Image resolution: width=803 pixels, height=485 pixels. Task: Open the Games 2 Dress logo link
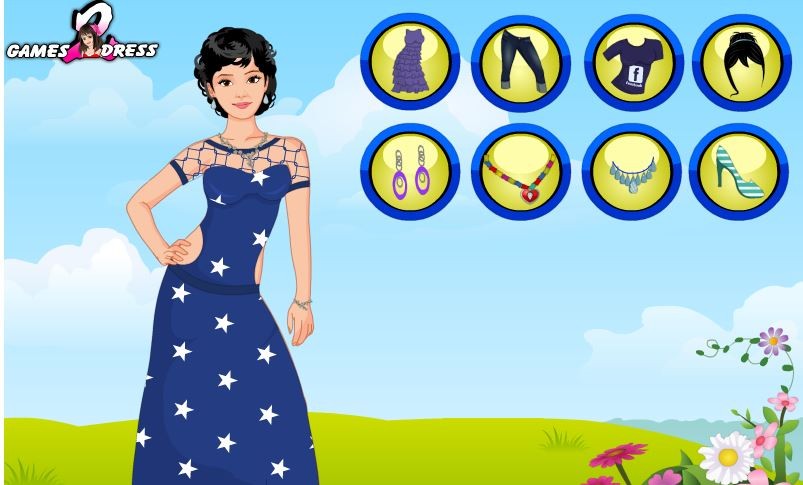pyautogui.click(x=82, y=38)
